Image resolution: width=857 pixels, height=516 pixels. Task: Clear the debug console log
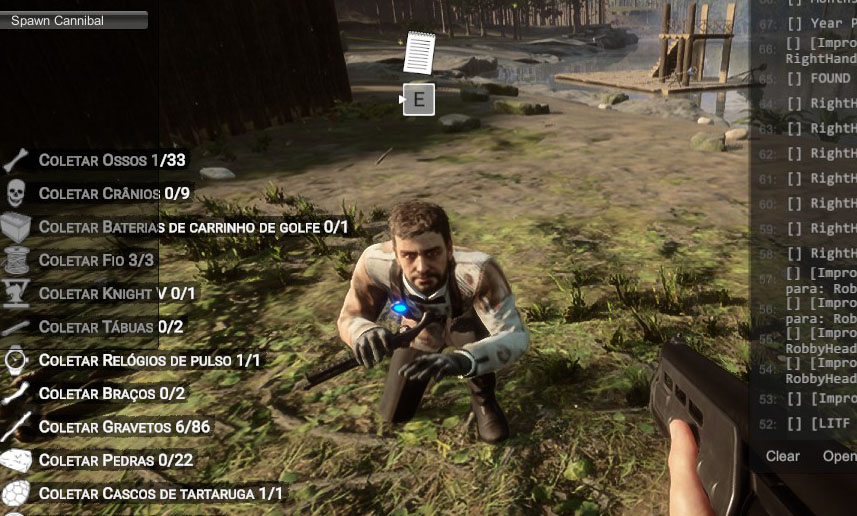click(782, 456)
